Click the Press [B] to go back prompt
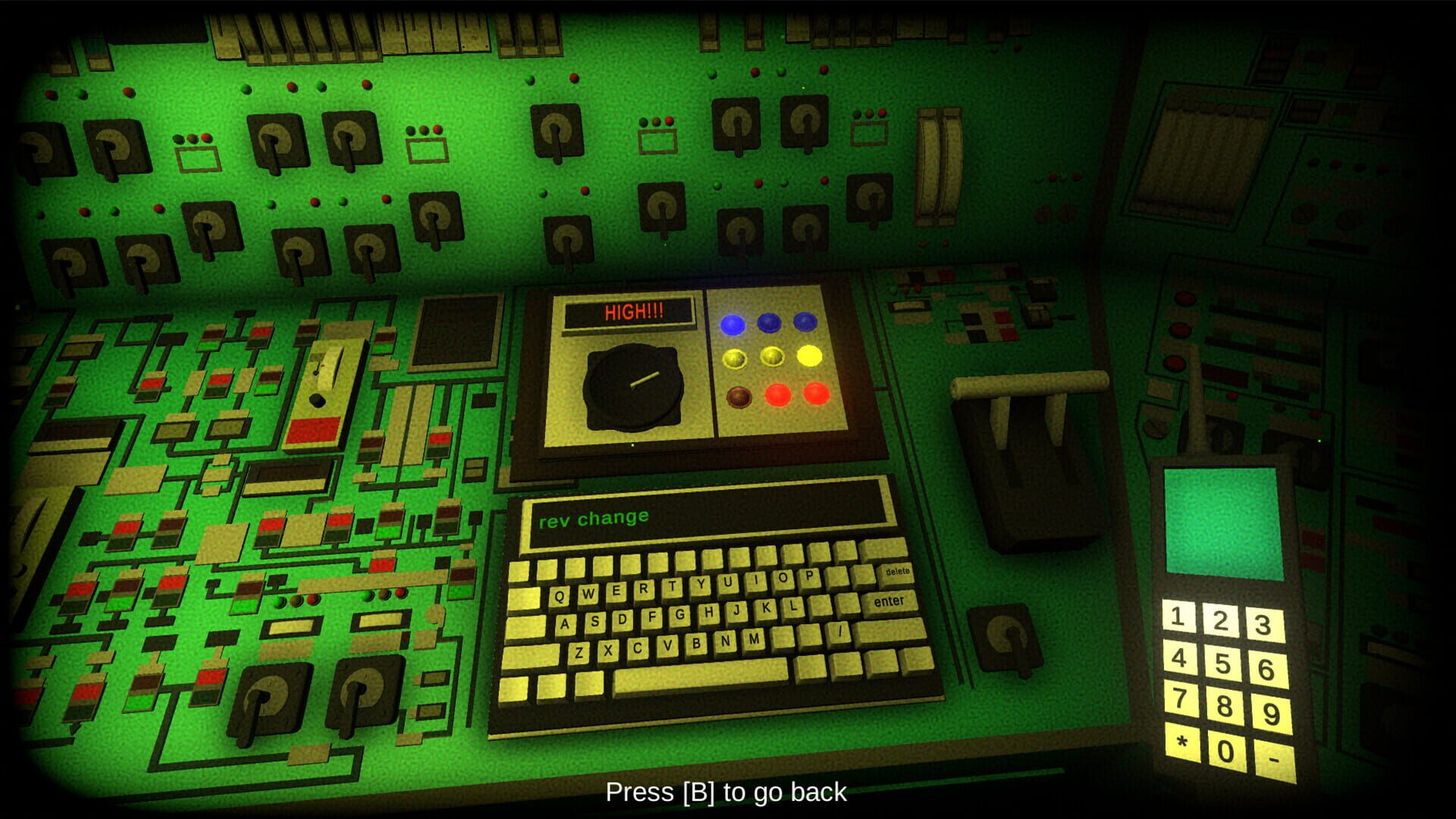This screenshot has width=1456, height=819. [x=726, y=793]
